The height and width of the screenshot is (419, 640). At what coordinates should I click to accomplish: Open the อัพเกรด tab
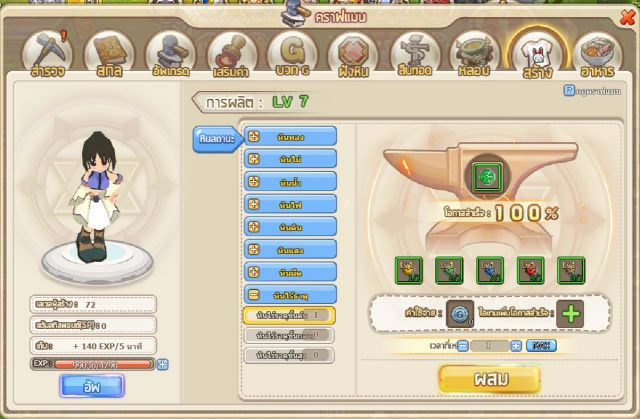pyautogui.click(x=169, y=53)
